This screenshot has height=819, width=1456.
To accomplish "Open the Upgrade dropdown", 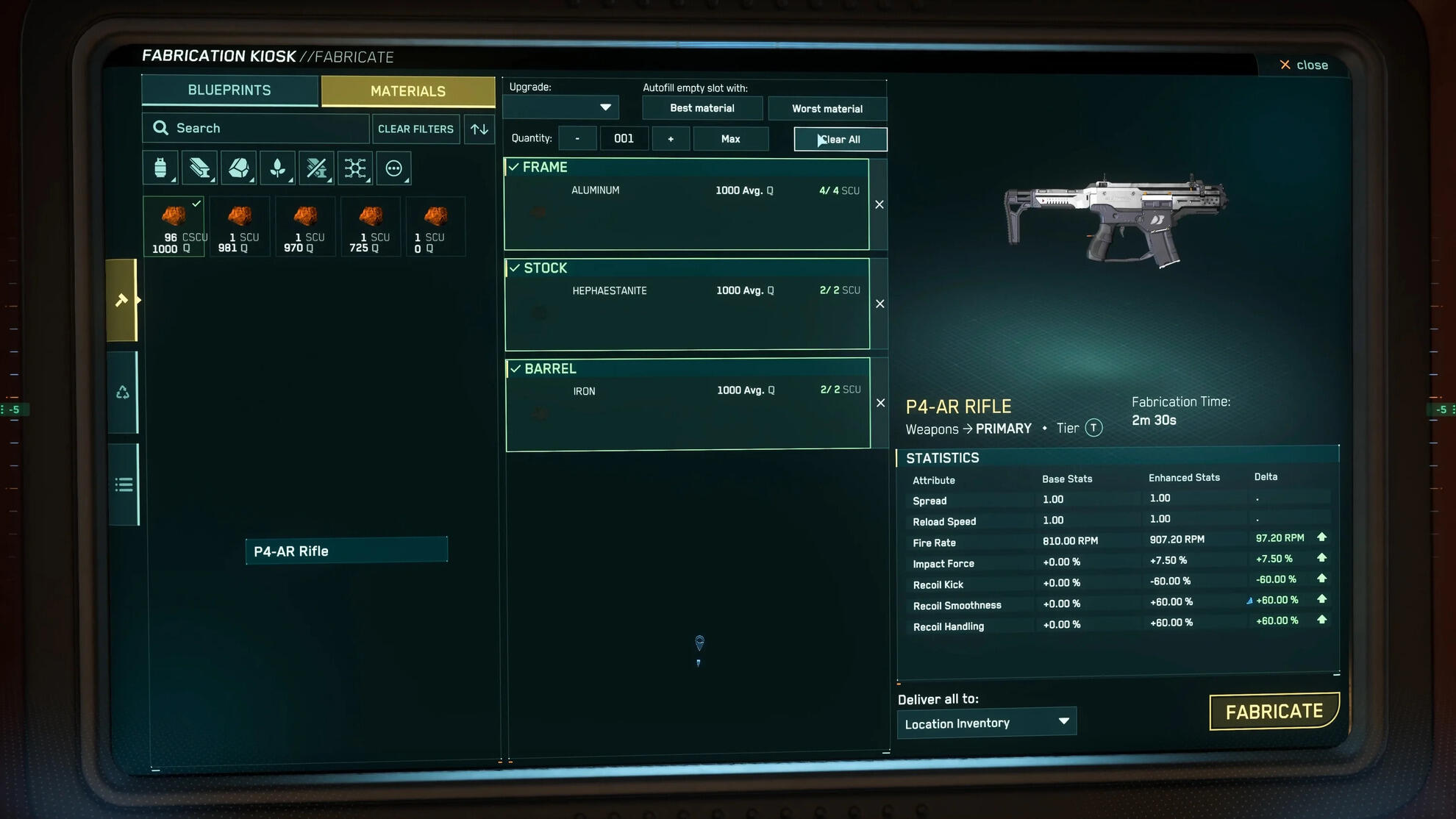I will pyautogui.click(x=560, y=107).
